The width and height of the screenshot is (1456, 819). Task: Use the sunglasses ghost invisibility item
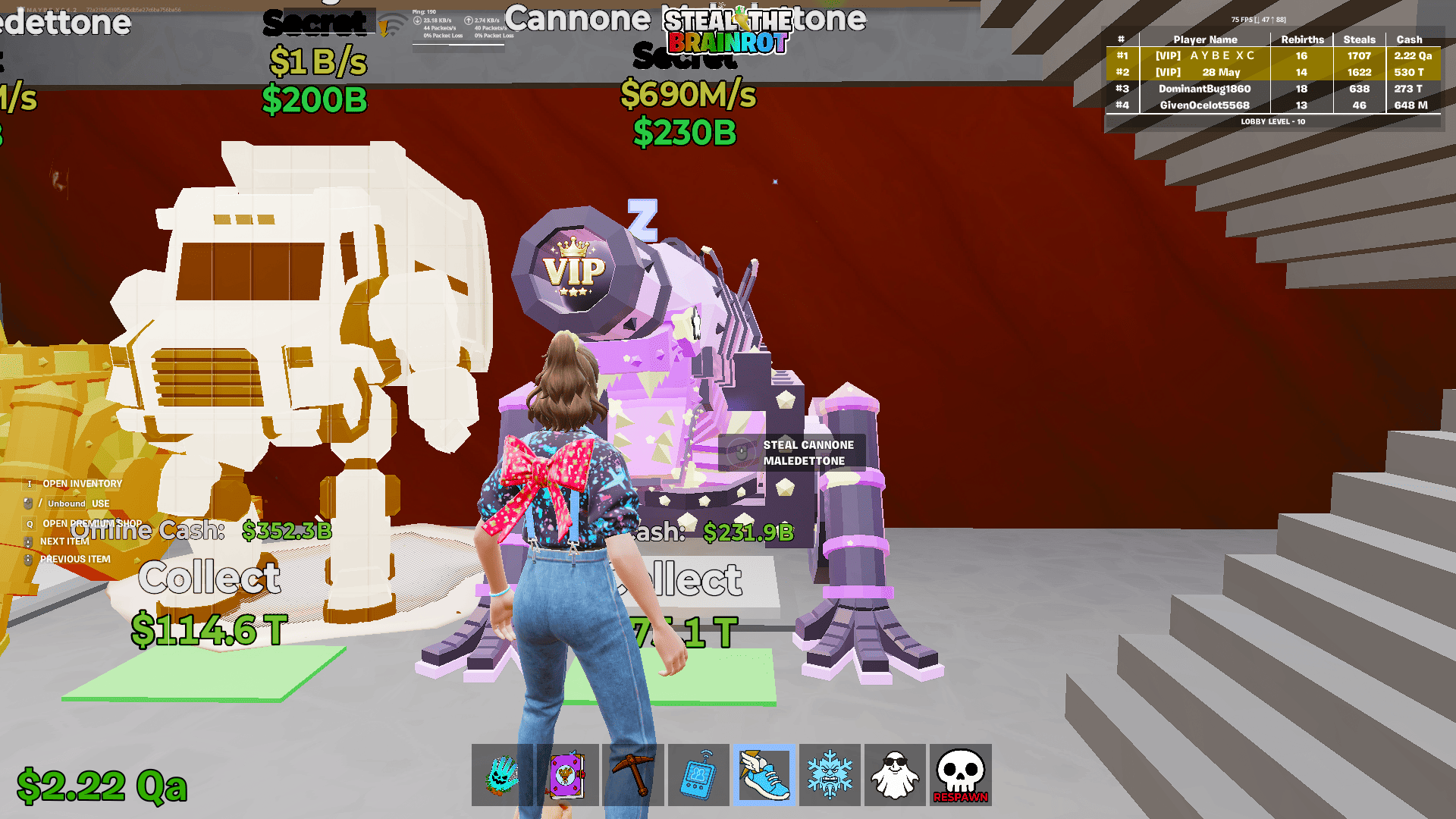coord(896,774)
